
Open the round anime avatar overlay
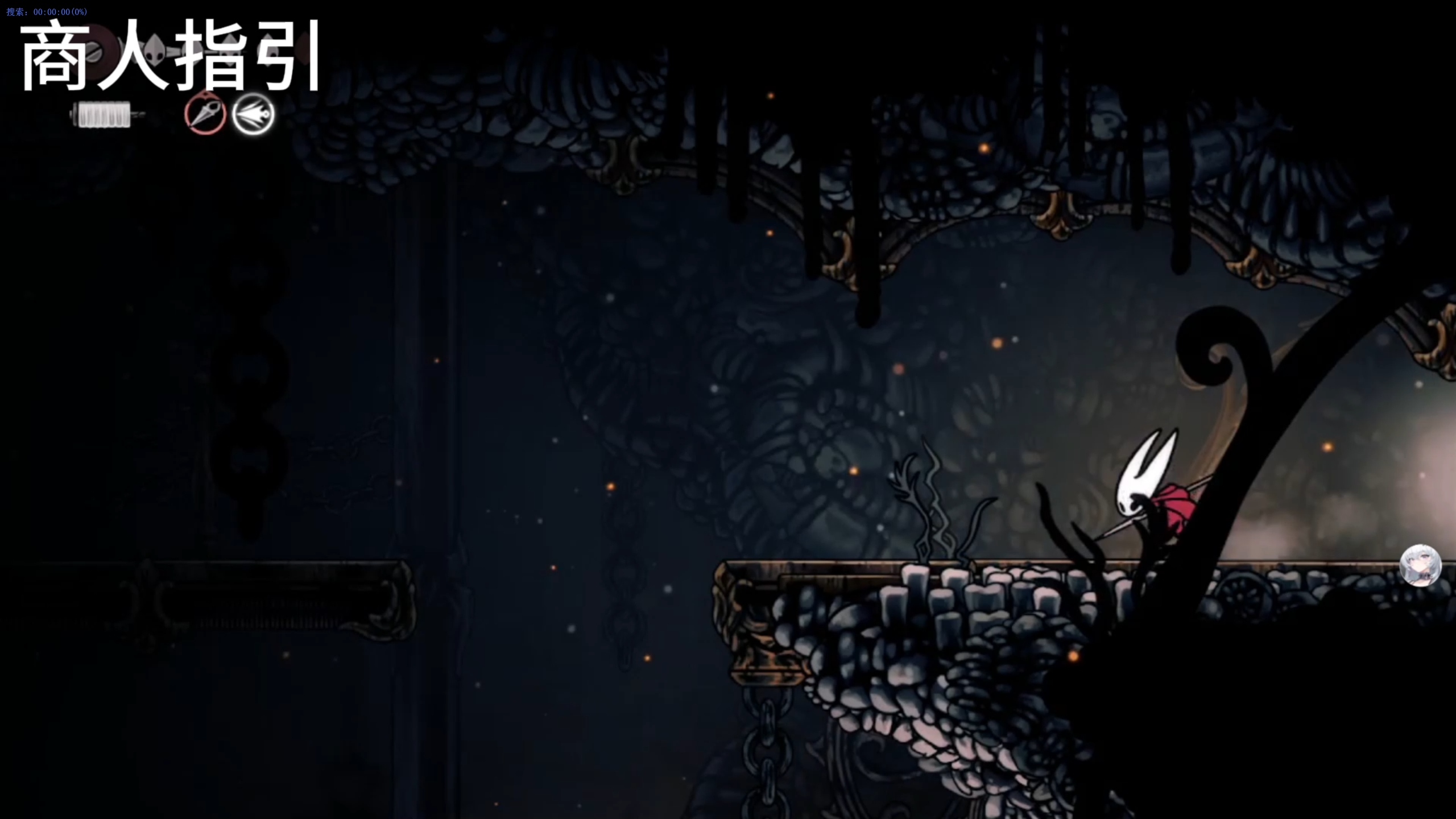1420,565
